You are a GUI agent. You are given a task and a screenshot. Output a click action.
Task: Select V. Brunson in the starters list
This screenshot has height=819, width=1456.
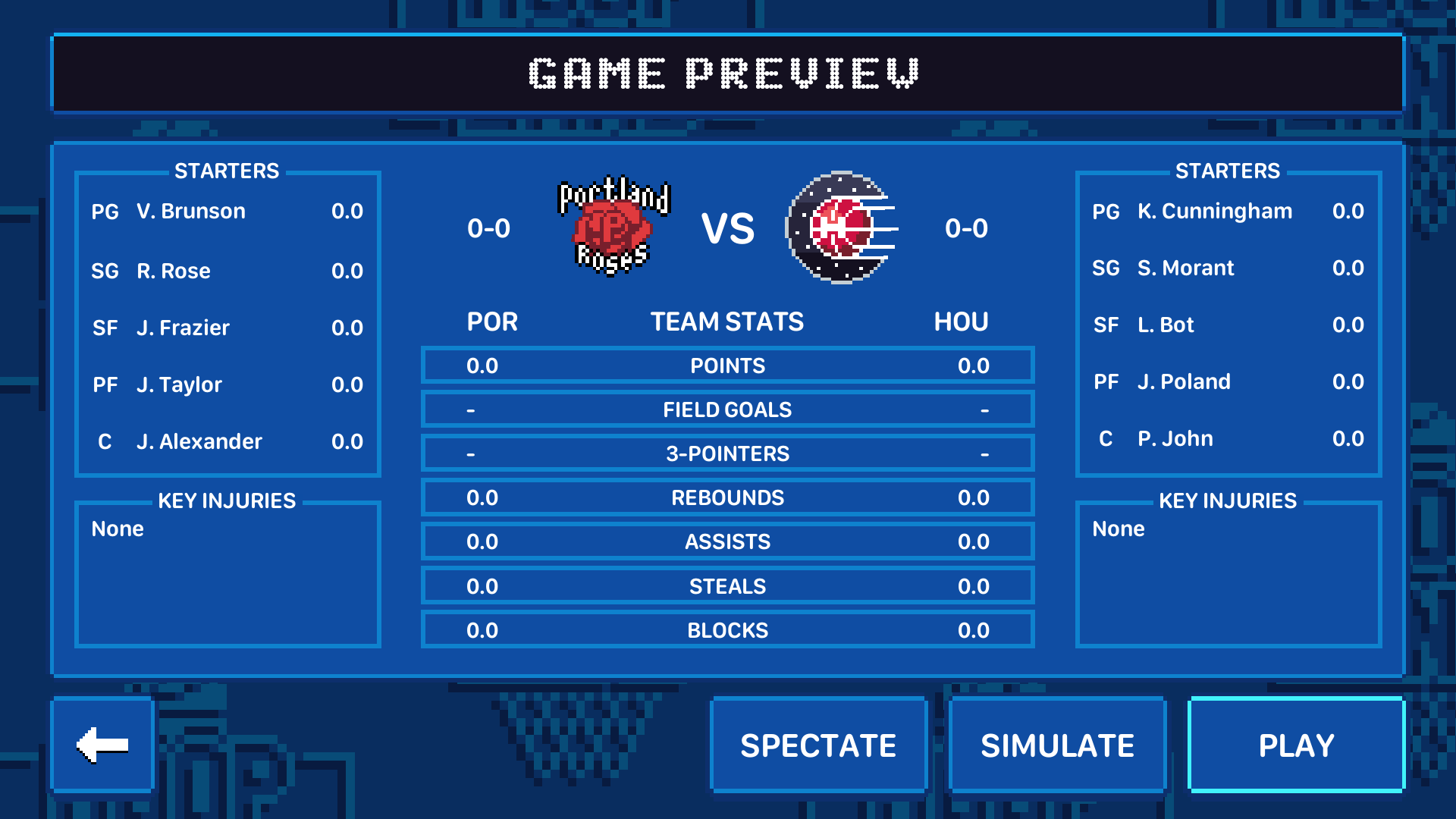pyautogui.click(x=190, y=212)
